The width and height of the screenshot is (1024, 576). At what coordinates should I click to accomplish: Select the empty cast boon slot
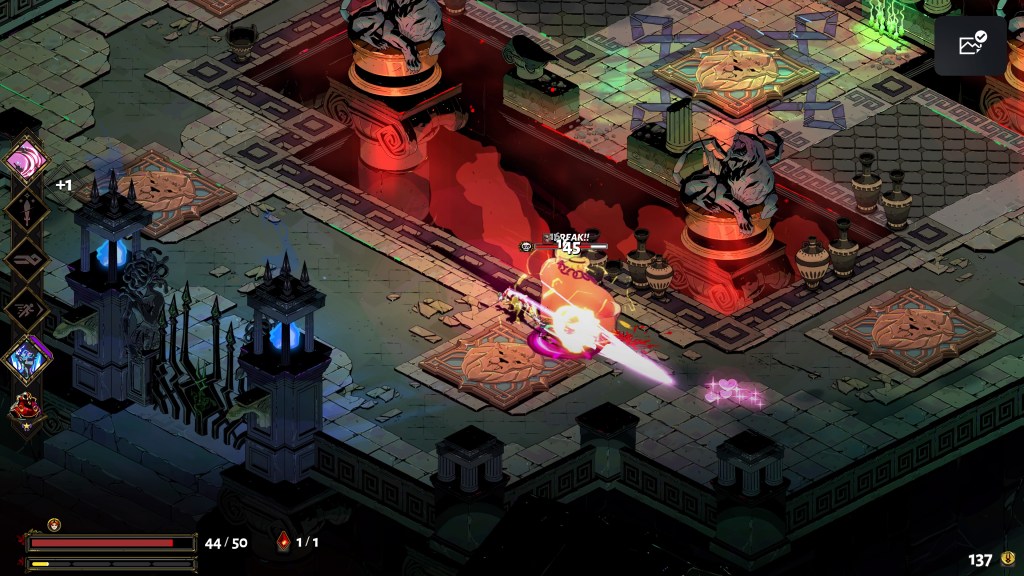pyautogui.click(x=26, y=257)
